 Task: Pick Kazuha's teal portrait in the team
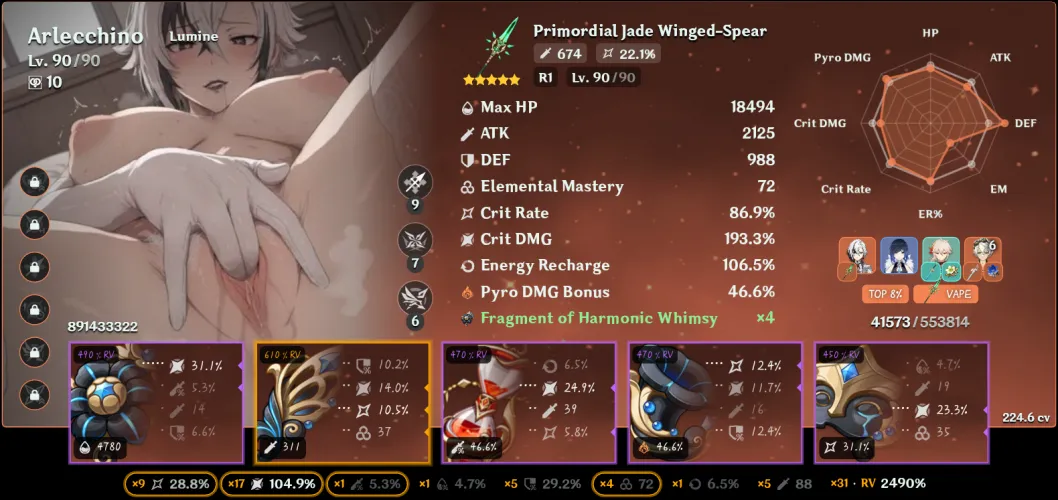[941, 257]
